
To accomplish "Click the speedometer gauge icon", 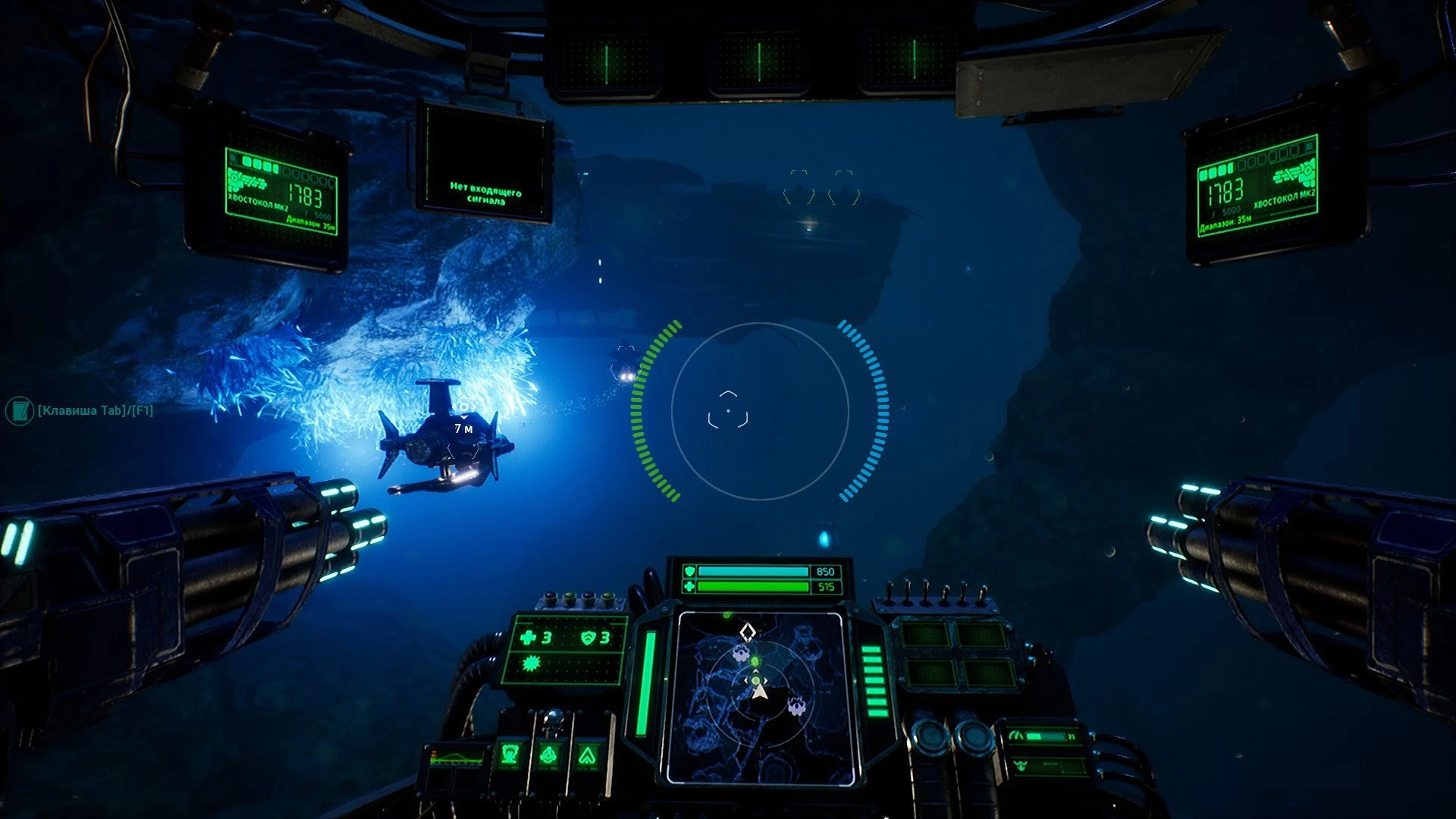I will [x=1018, y=736].
